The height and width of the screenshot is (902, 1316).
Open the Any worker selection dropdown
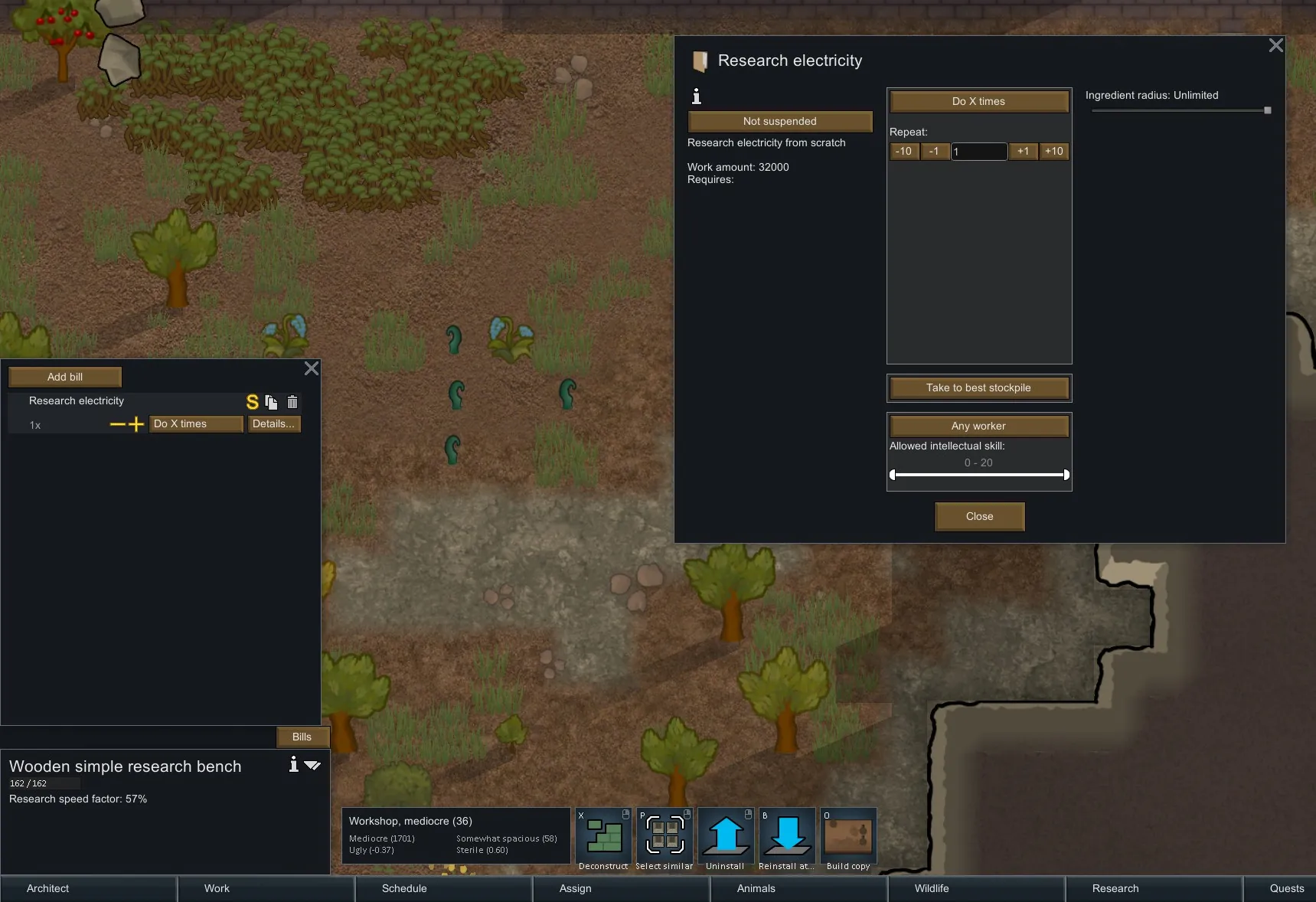coord(978,426)
